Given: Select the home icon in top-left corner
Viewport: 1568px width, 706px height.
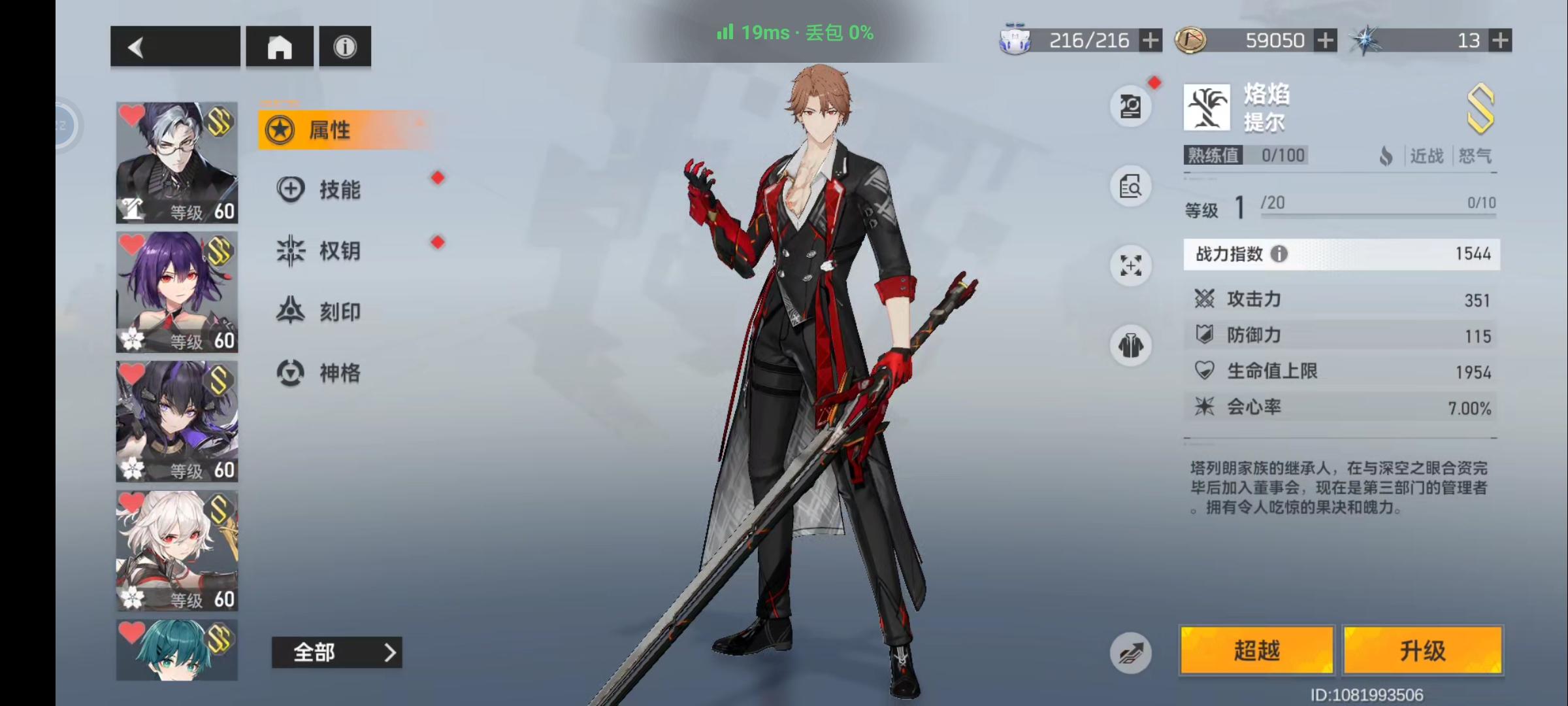Looking at the screenshot, I should [x=280, y=46].
